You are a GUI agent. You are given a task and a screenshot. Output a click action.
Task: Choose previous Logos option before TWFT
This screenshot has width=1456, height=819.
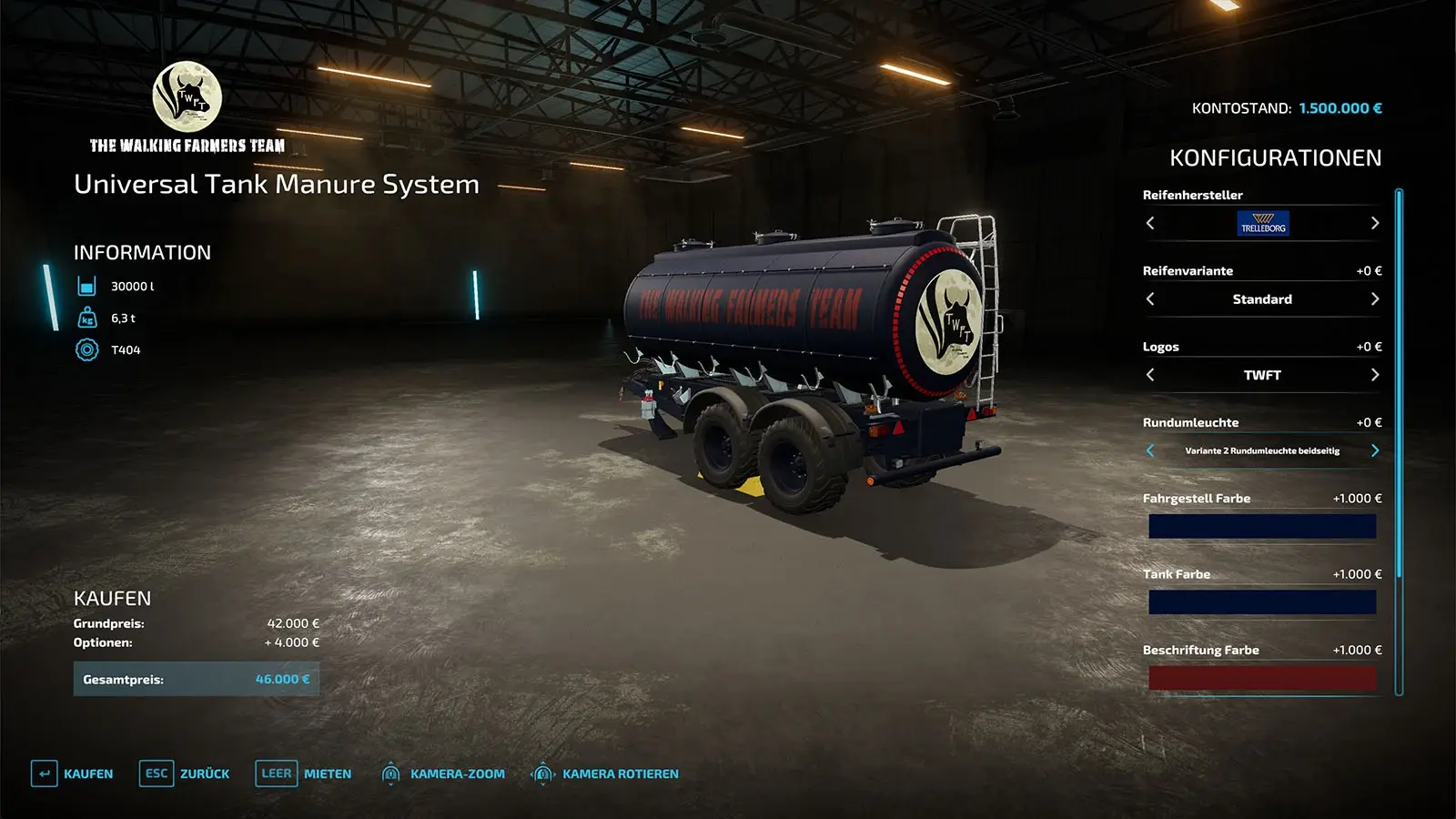tap(1150, 375)
